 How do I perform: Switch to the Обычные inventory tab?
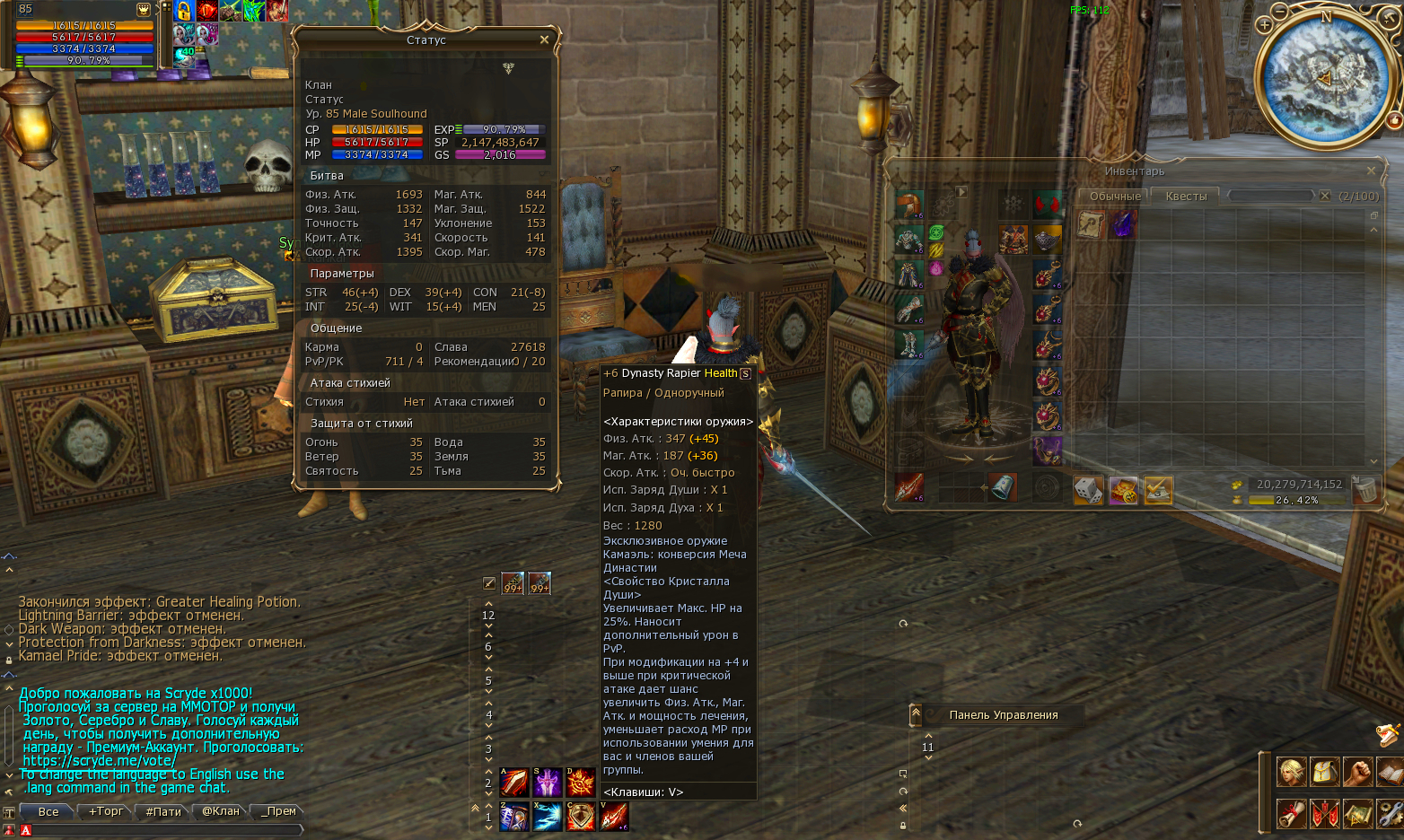(x=1115, y=196)
